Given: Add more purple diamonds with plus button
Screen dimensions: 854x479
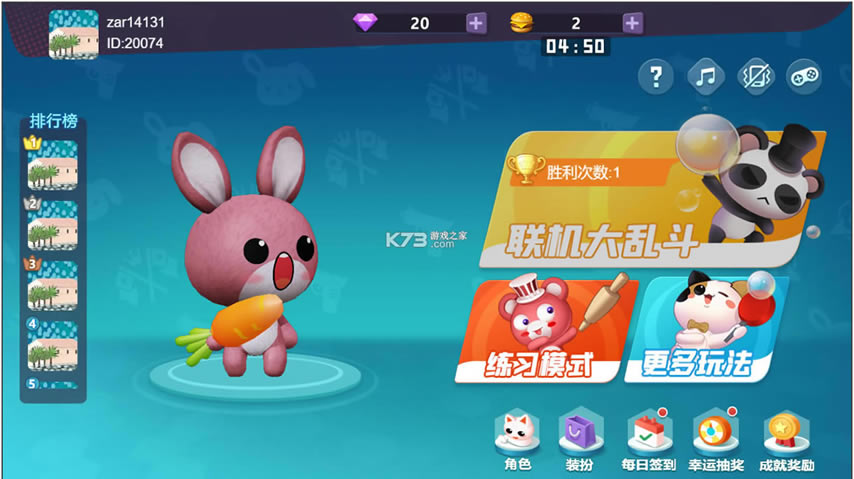Looking at the screenshot, I should (x=476, y=23).
